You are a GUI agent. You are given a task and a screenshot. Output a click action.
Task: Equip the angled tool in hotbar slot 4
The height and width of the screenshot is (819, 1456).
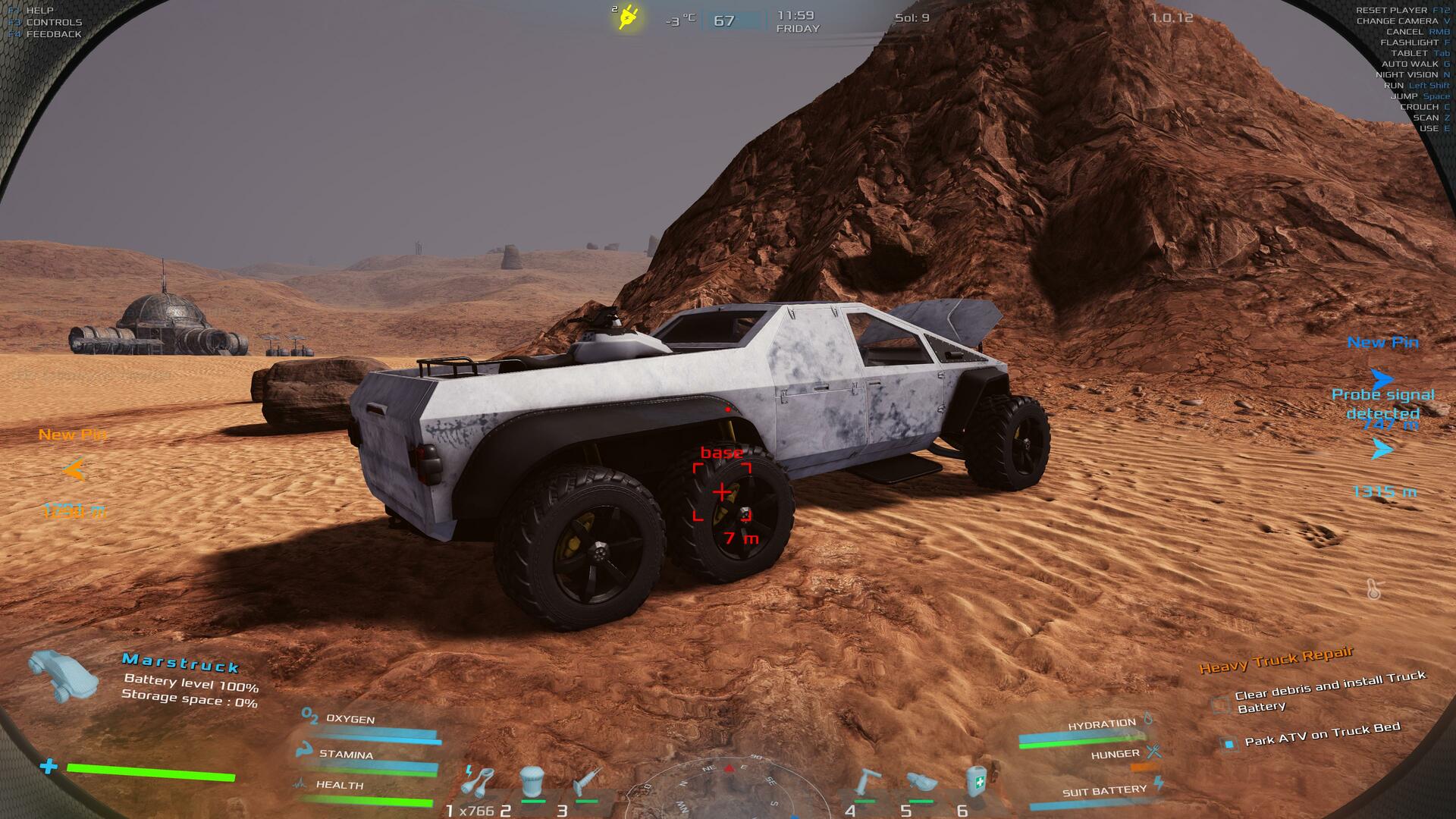point(867,781)
